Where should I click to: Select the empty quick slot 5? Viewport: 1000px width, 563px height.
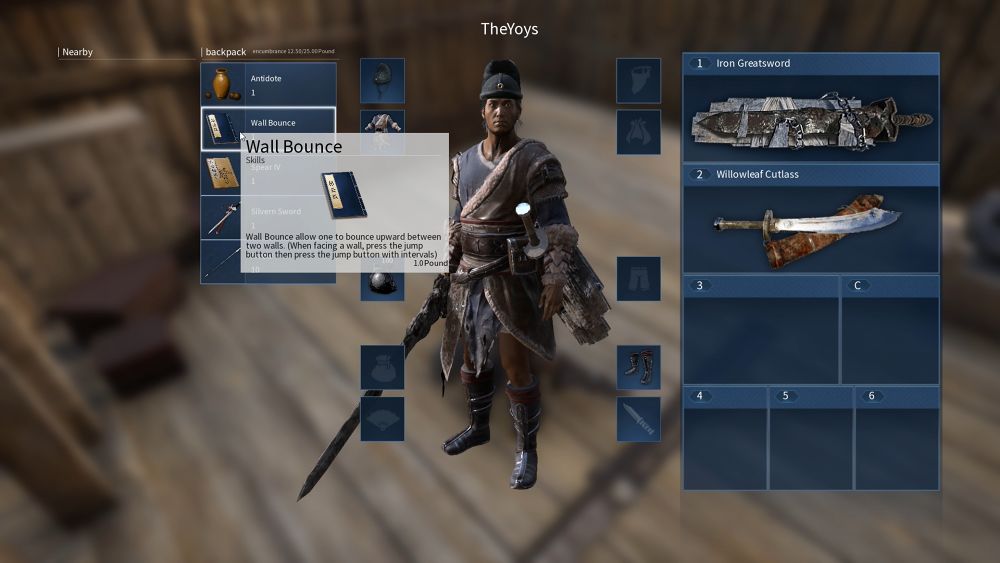pyautogui.click(x=810, y=439)
